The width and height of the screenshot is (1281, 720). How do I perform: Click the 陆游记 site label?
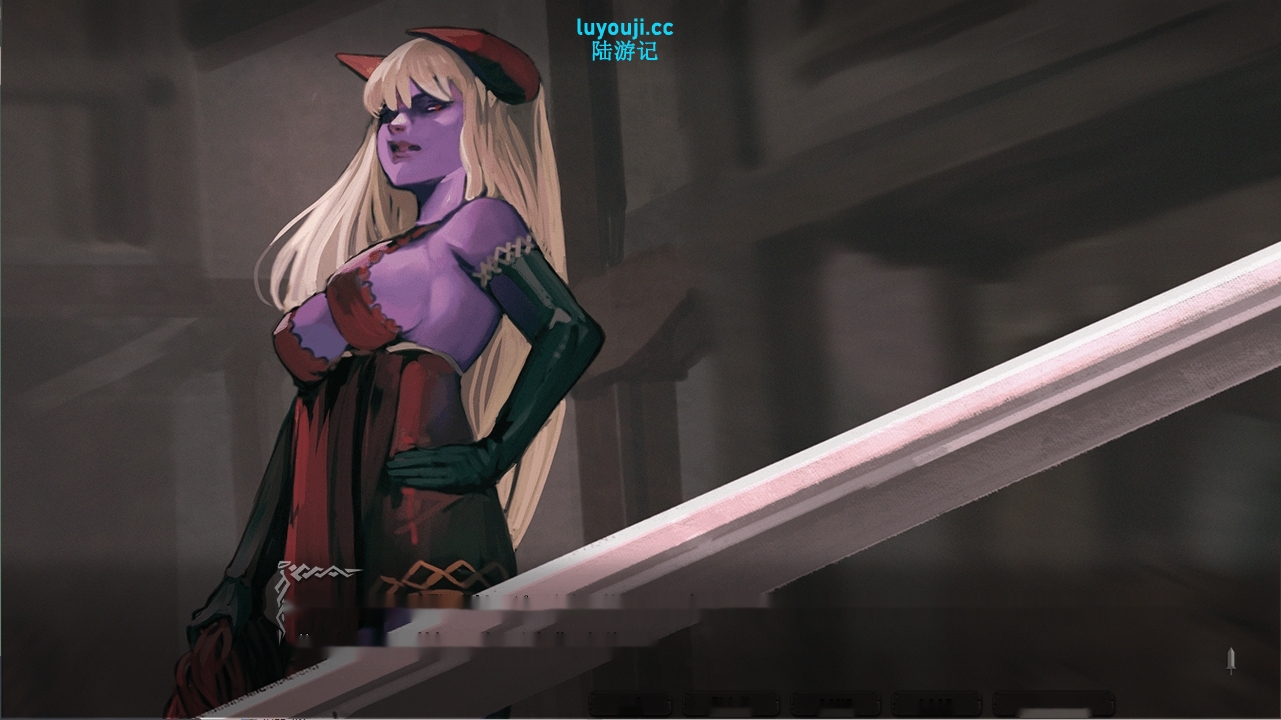point(623,50)
